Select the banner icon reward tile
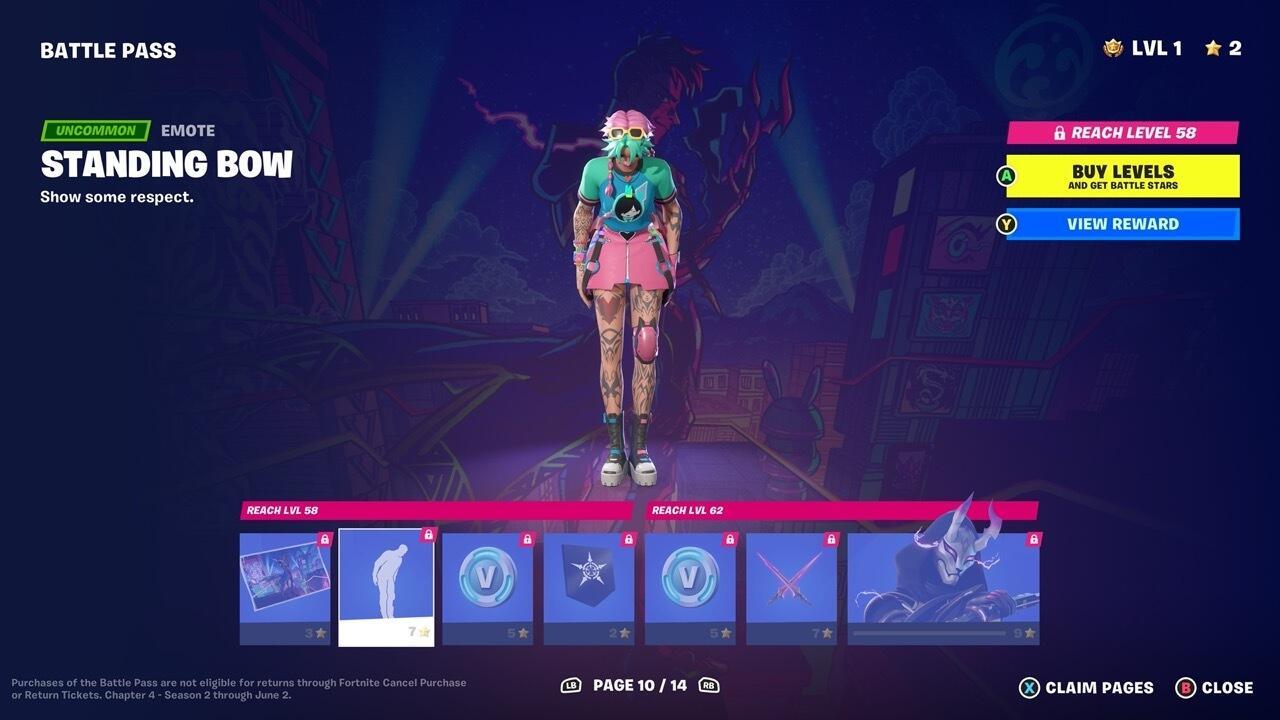Screen dimensions: 1280x720 coord(587,585)
